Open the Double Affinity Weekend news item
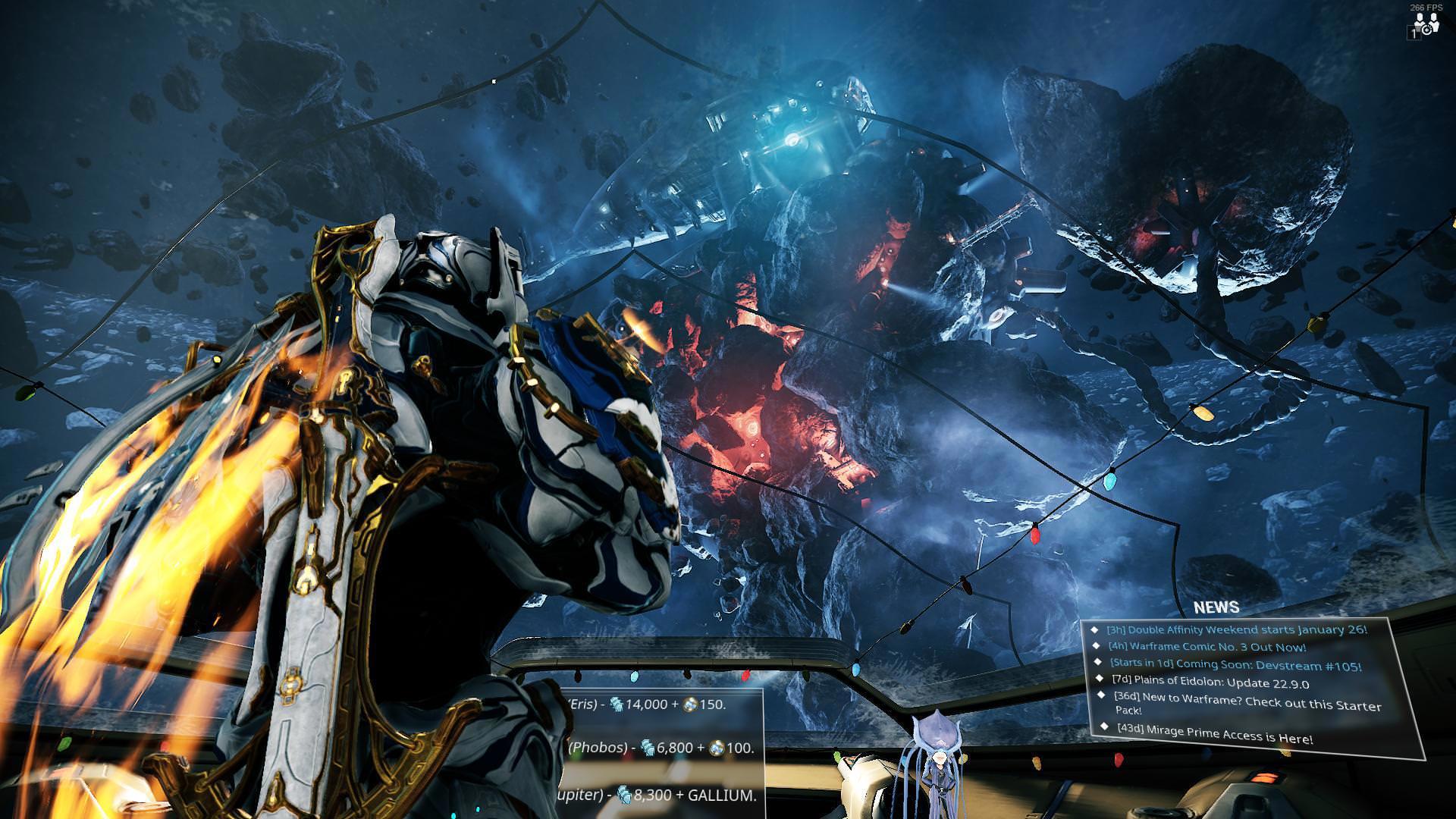Viewport: 1456px width, 819px height. pyautogui.click(x=1236, y=630)
